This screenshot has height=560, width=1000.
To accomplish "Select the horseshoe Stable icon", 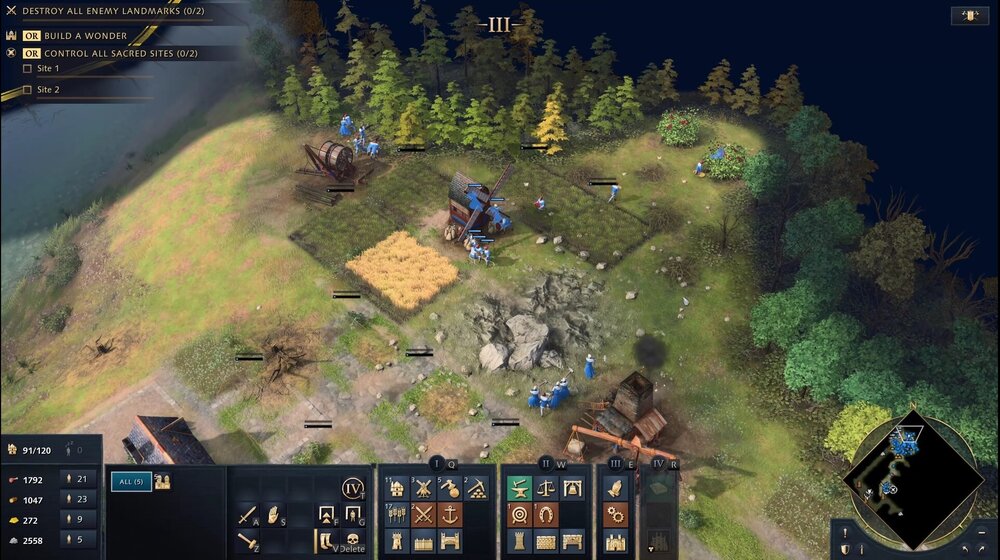I will pos(546,515).
